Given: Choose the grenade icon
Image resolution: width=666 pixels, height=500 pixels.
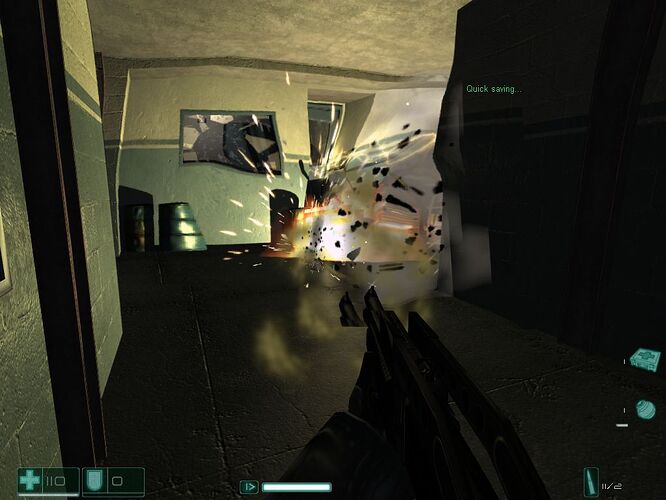Looking at the screenshot, I should click(645, 408).
